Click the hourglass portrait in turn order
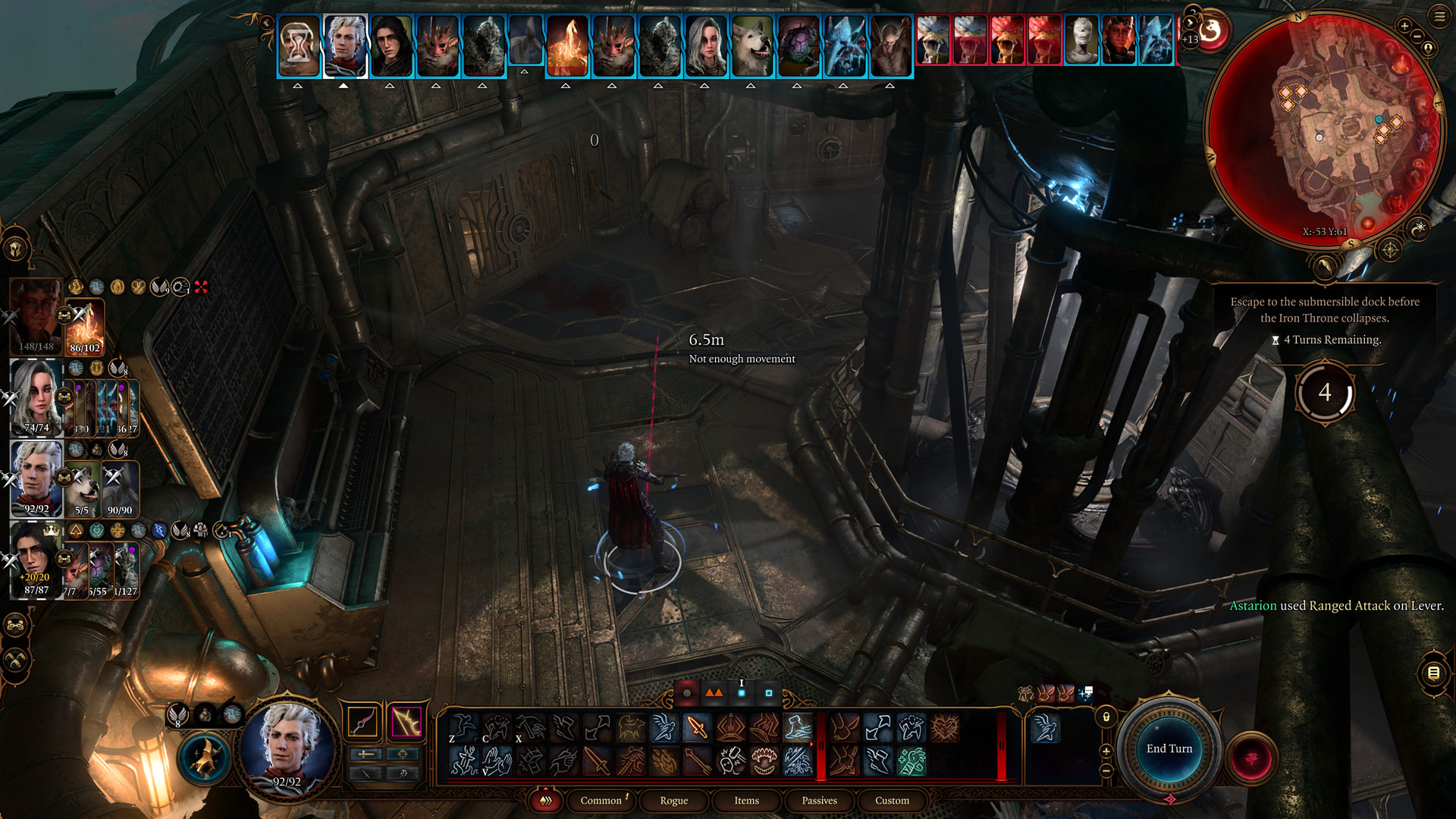Image resolution: width=1456 pixels, height=819 pixels. coord(299,47)
